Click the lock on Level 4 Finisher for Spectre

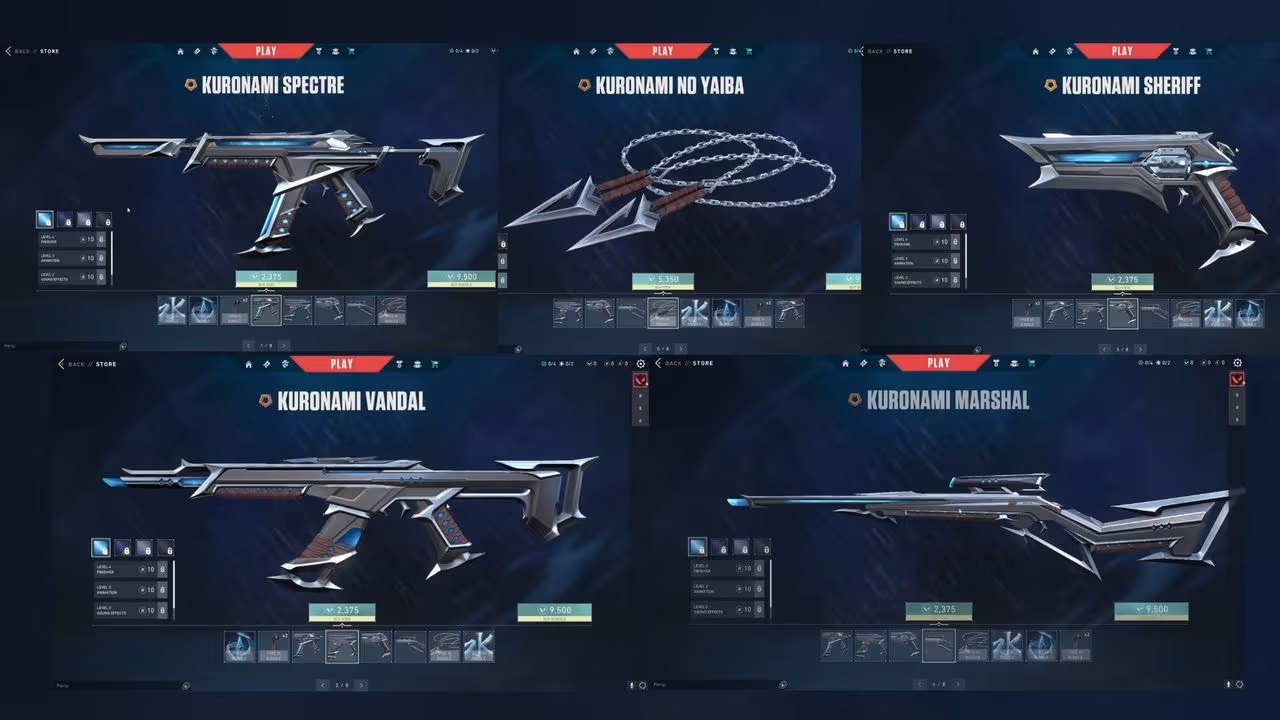[101, 239]
